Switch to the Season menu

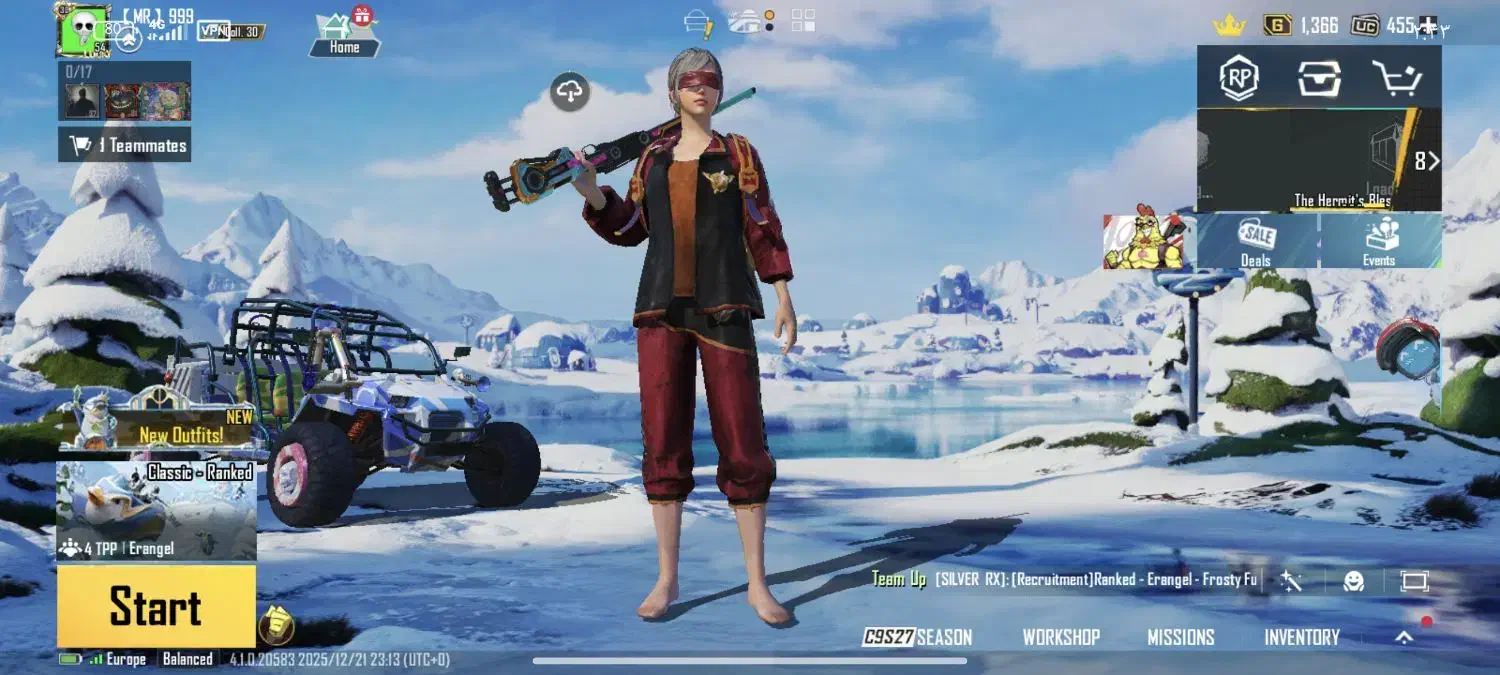coord(917,637)
